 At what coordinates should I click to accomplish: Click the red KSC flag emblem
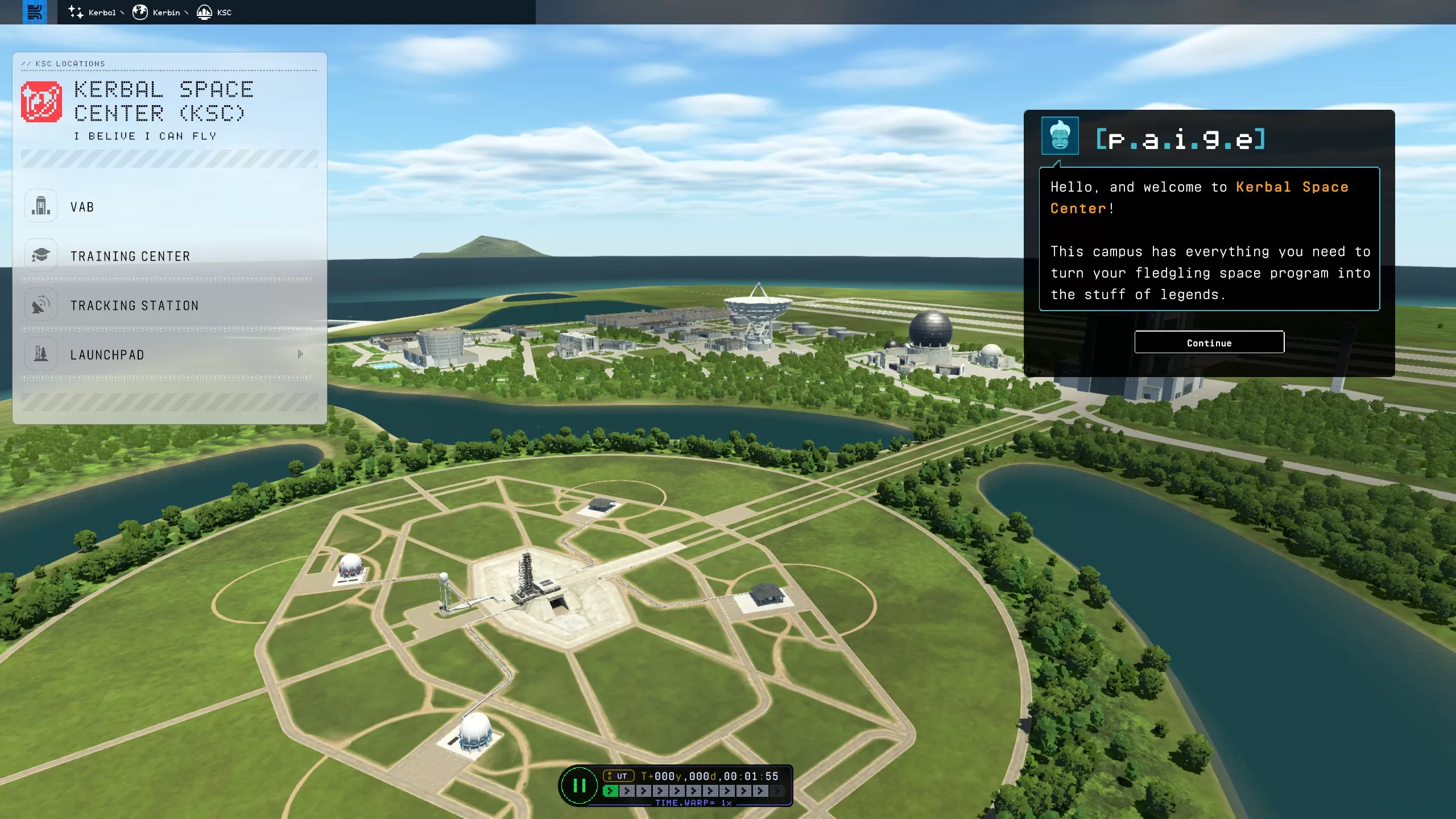(42, 102)
